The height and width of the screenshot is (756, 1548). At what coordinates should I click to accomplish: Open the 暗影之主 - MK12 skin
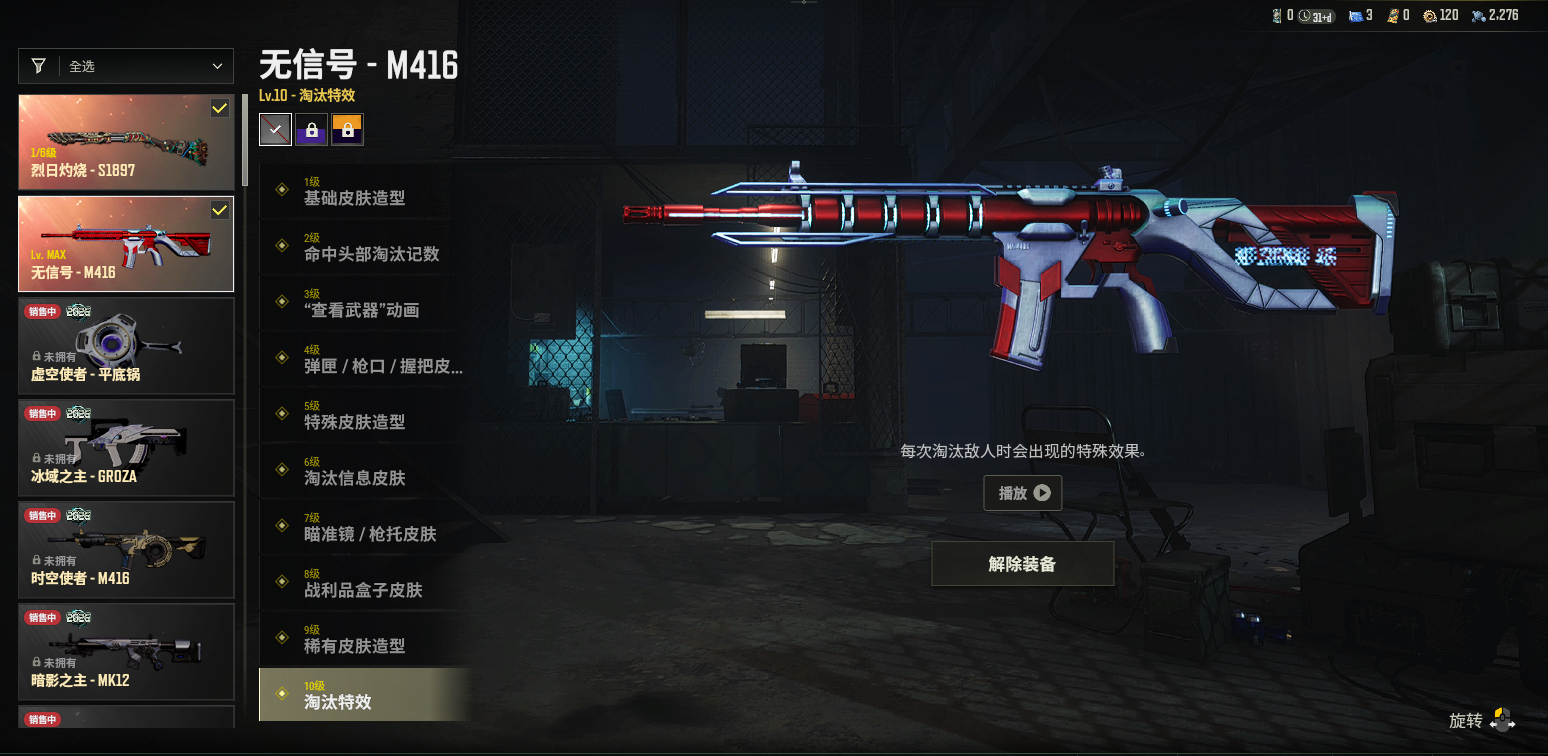tap(126, 652)
